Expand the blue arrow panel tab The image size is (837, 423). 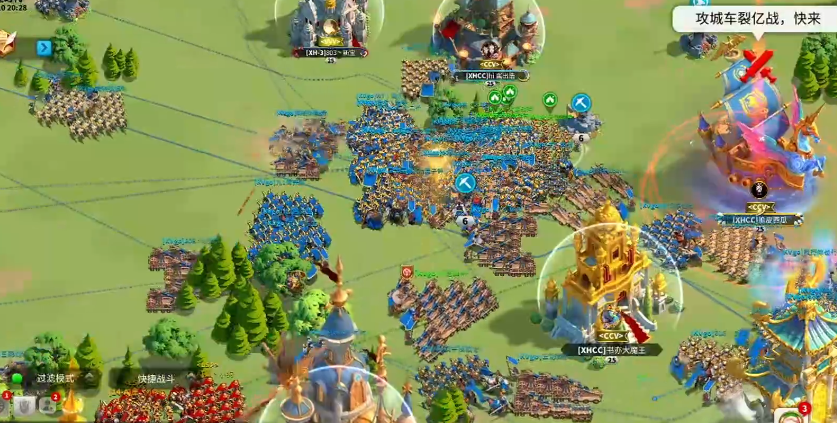coord(44,47)
